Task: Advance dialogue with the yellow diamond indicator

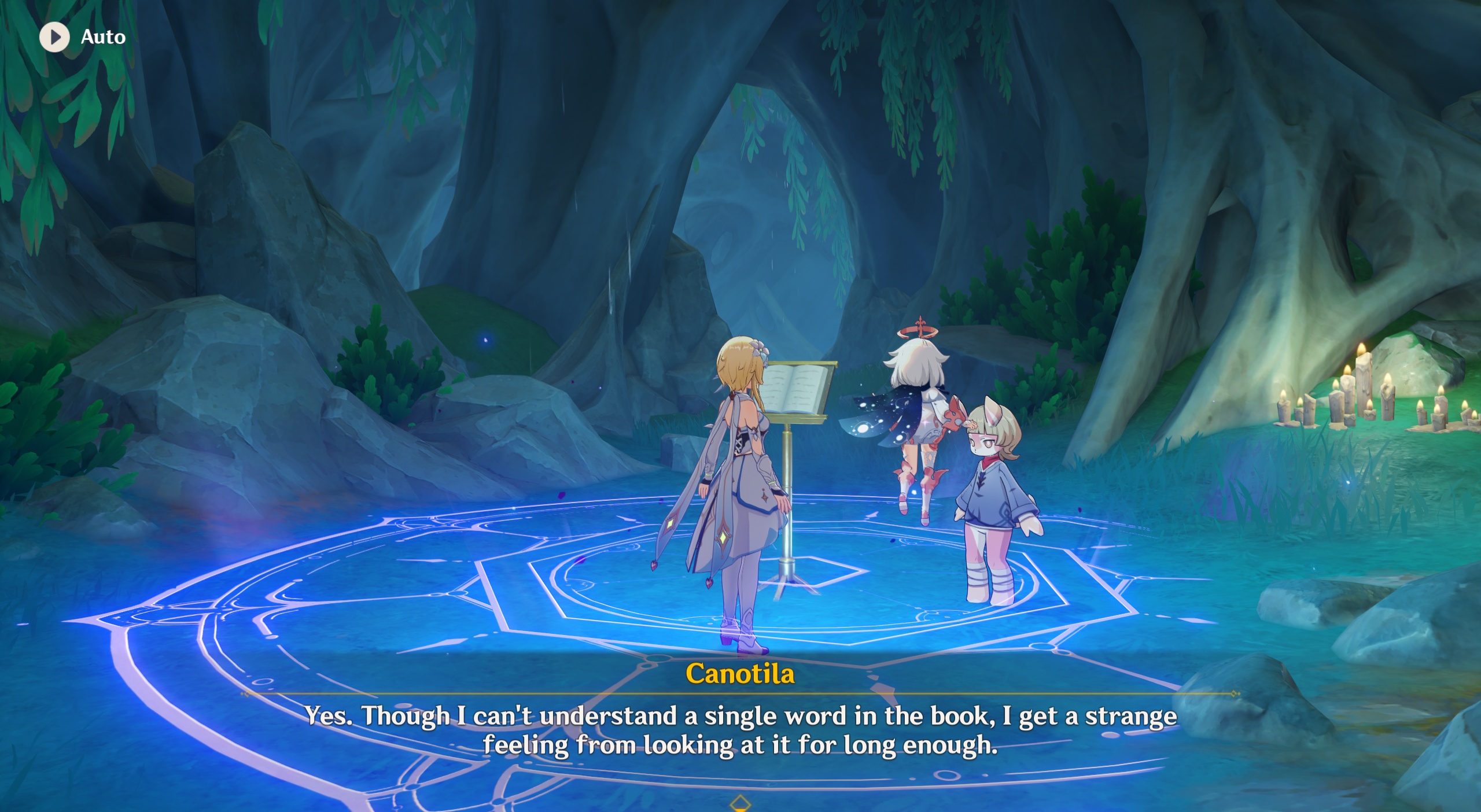Action: [x=740, y=803]
